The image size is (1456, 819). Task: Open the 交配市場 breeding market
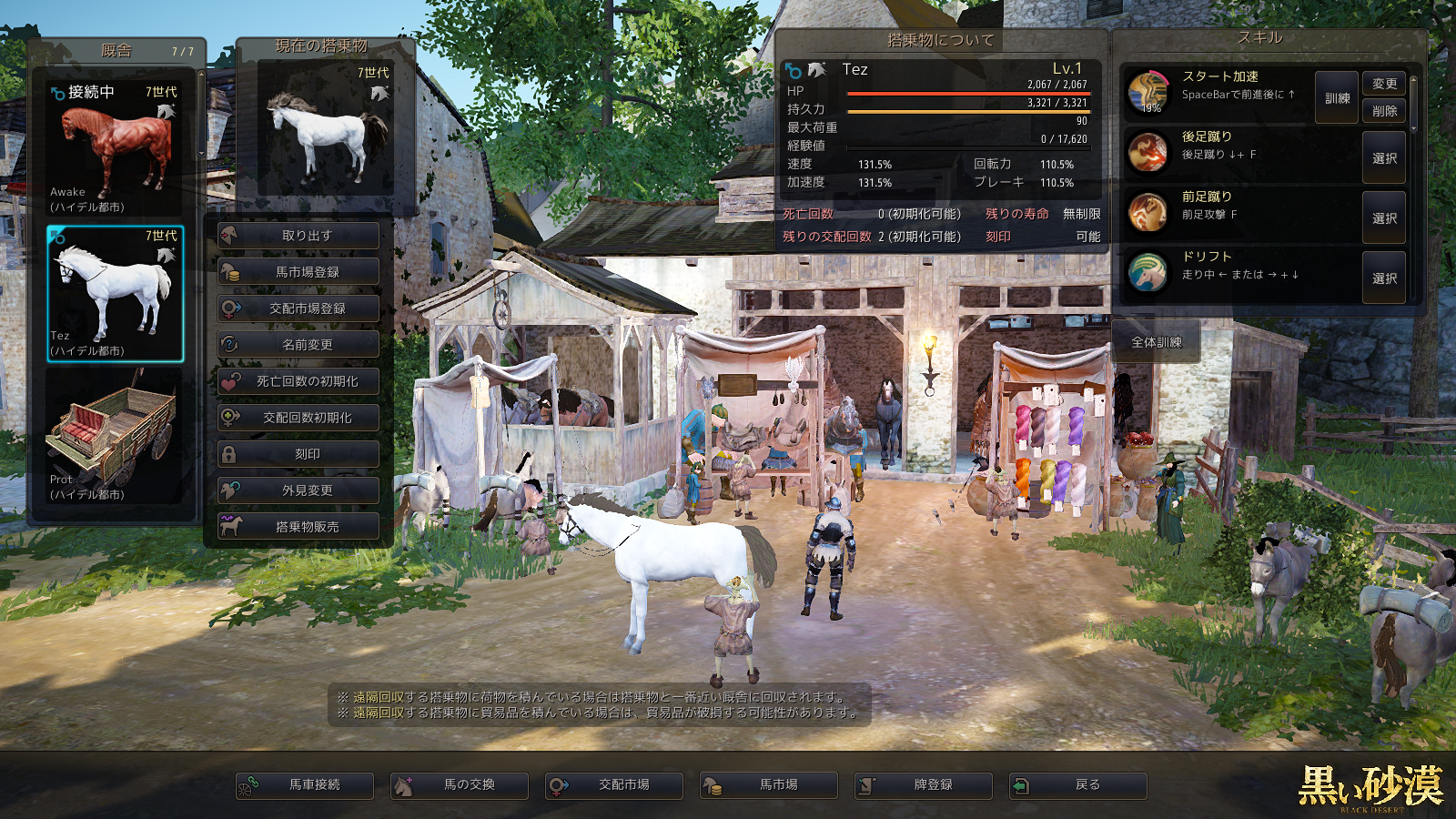(x=614, y=785)
